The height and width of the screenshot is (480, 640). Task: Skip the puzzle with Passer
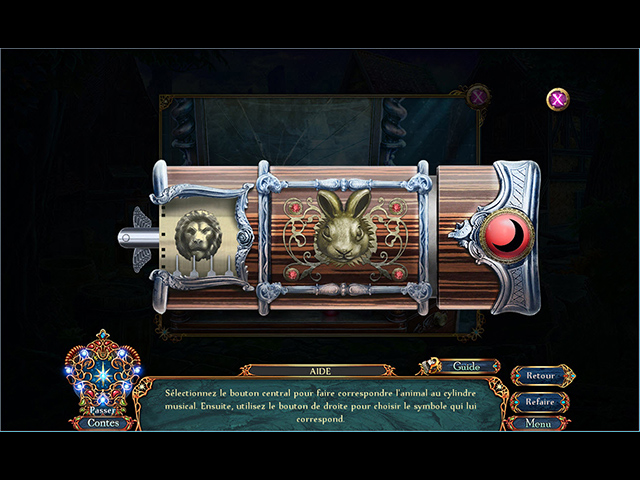point(100,410)
